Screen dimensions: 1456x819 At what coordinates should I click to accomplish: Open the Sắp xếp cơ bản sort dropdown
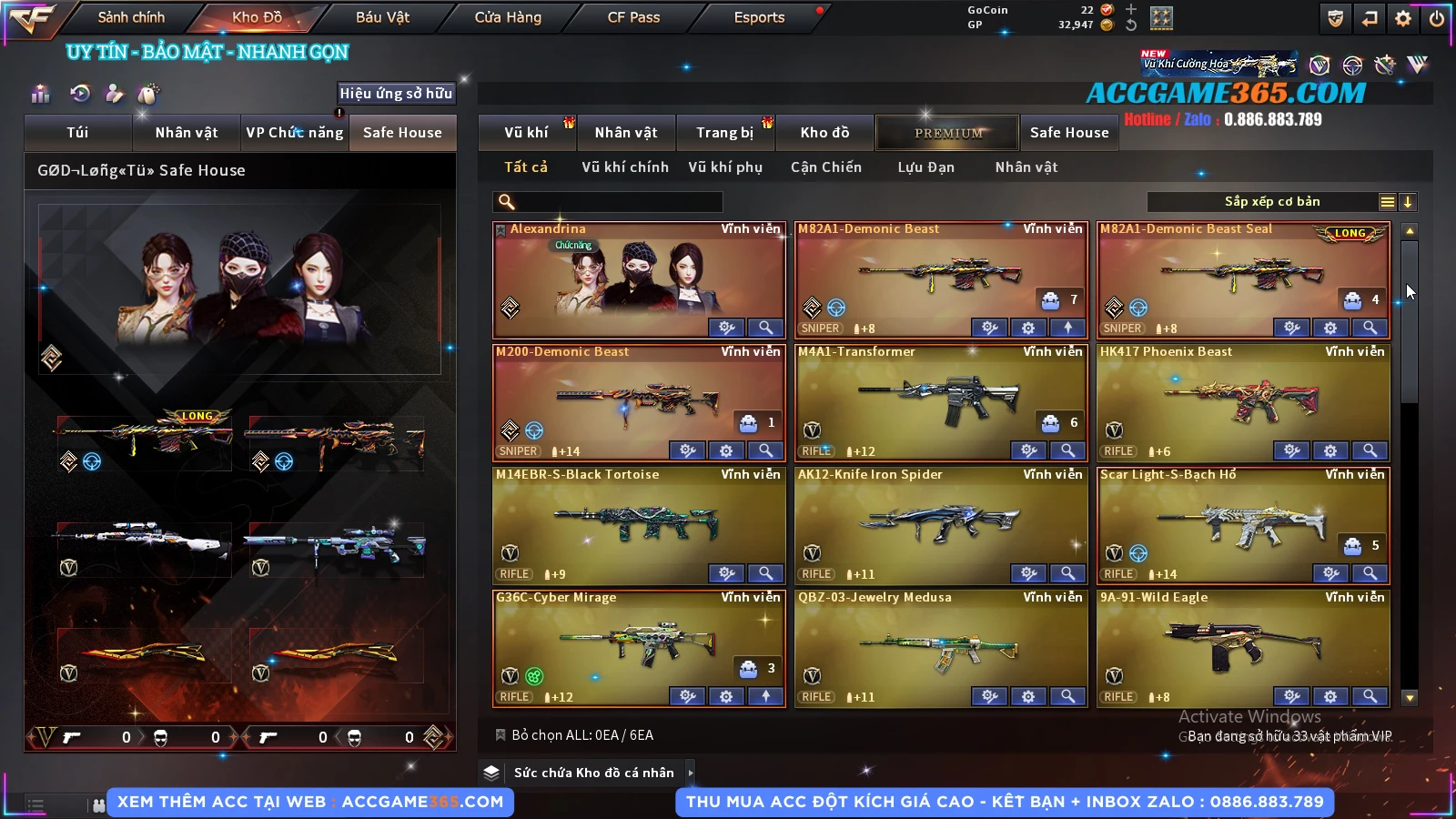point(1271,202)
